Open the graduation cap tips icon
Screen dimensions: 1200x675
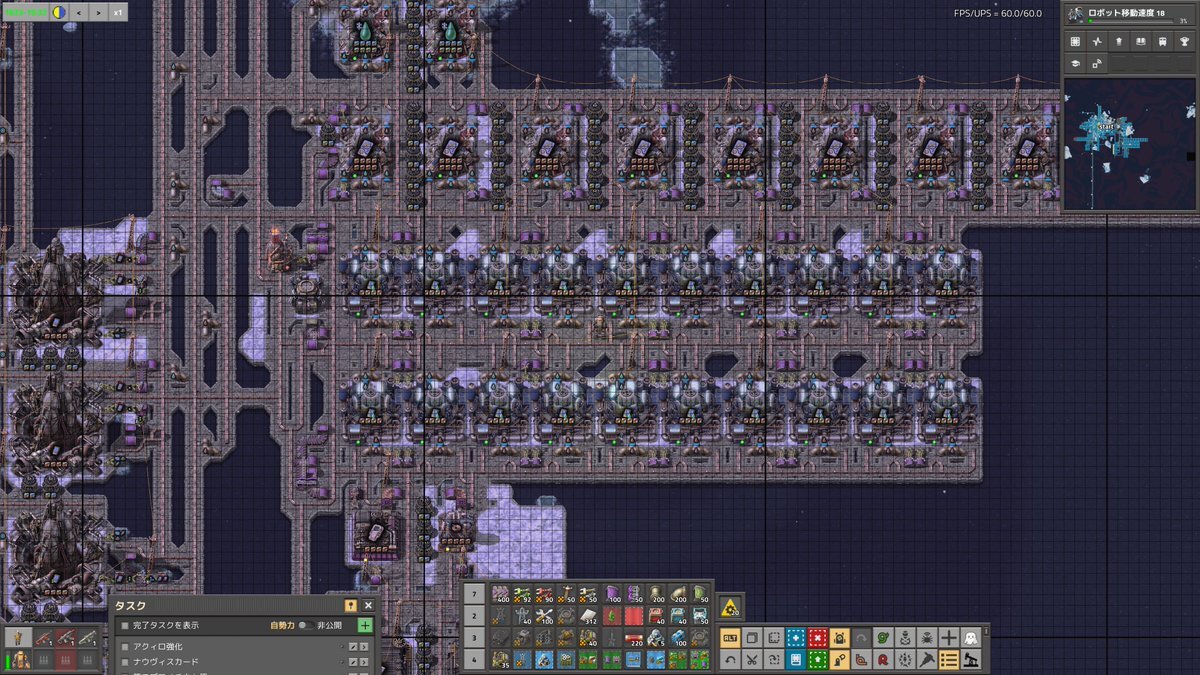coord(1075,63)
